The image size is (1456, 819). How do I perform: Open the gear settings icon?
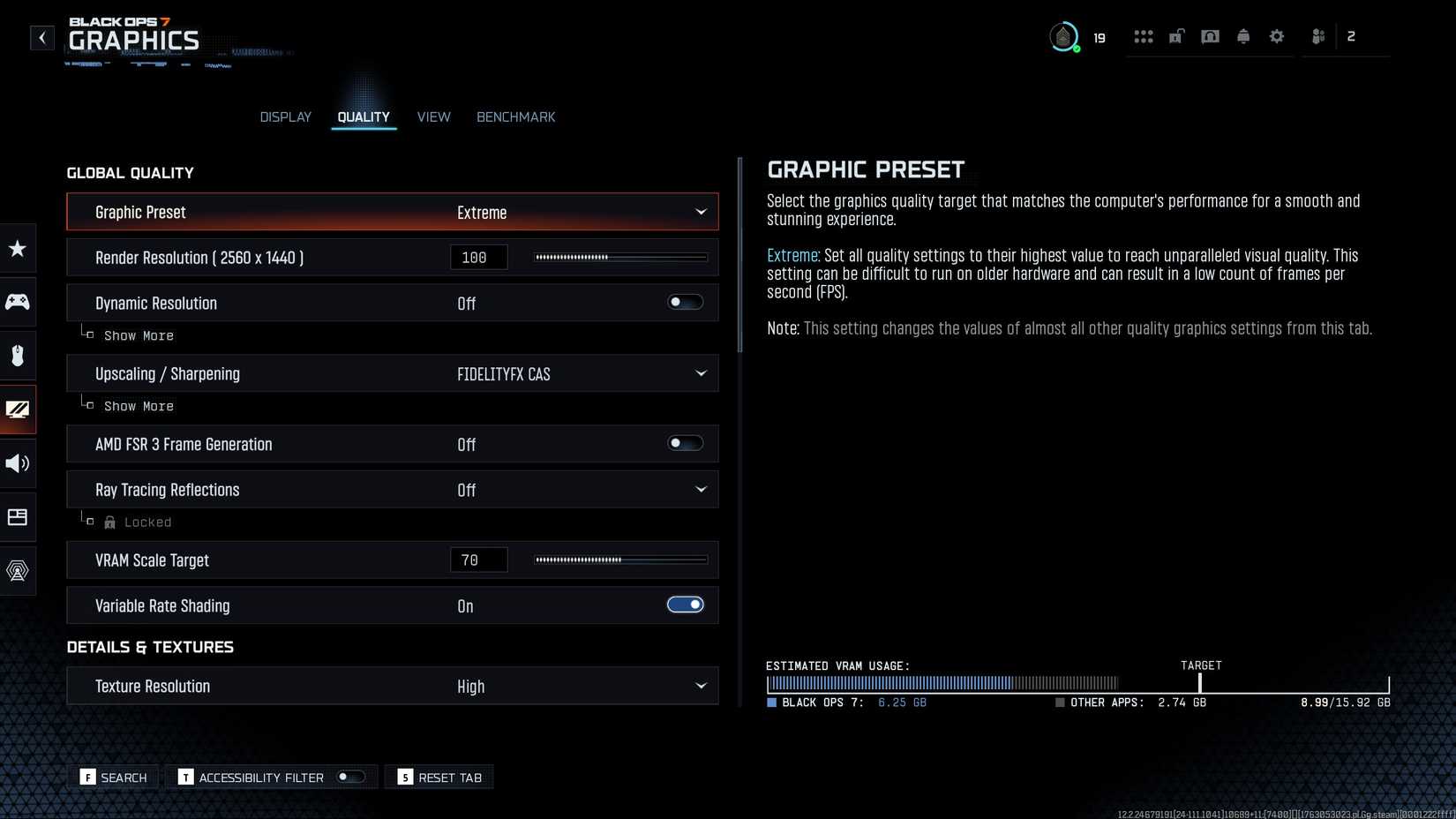pyautogui.click(x=1276, y=37)
